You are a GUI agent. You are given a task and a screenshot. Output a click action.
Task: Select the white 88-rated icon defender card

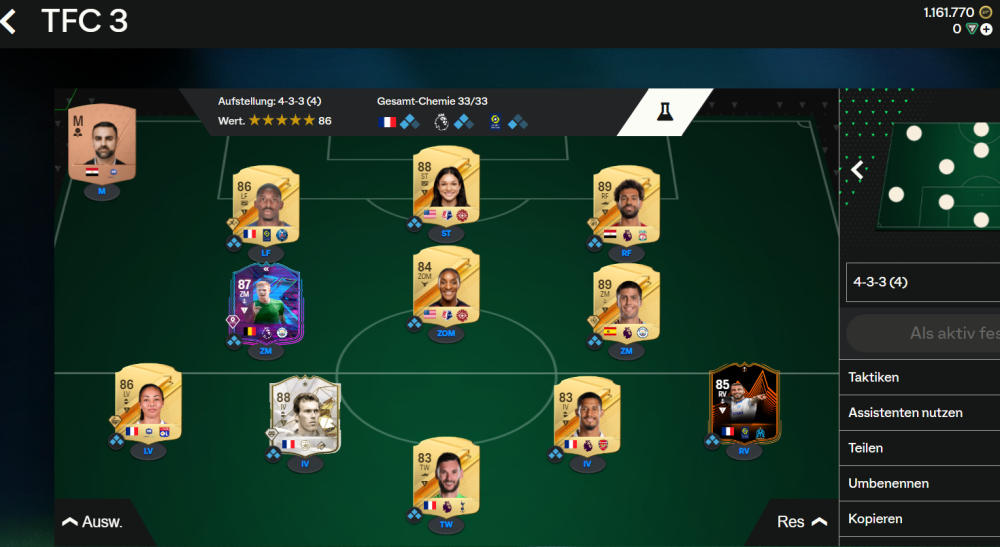[306, 417]
